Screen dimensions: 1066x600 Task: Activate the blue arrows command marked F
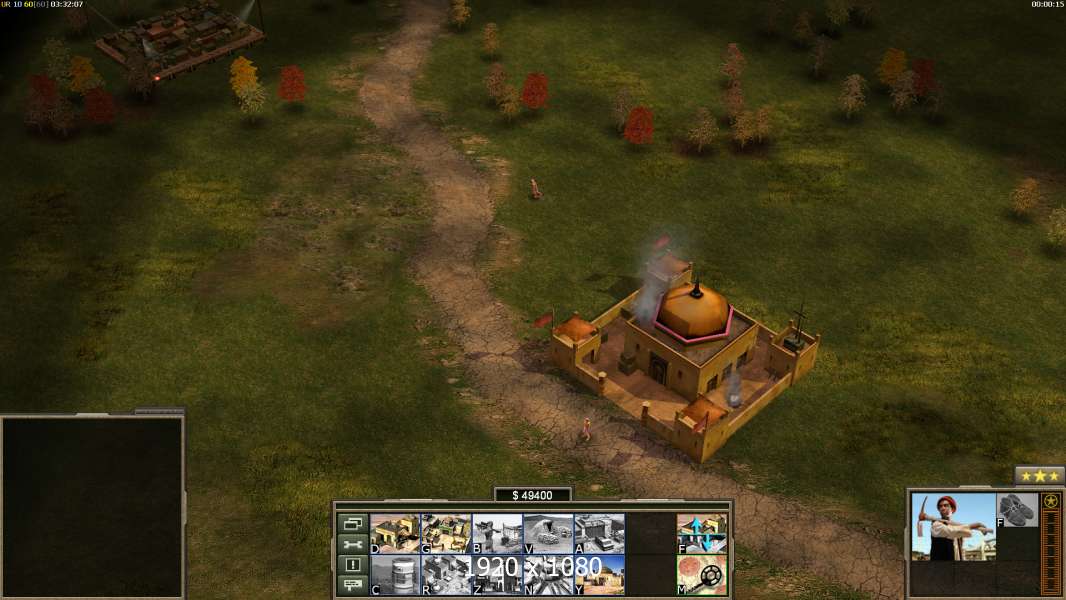pyautogui.click(x=702, y=534)
